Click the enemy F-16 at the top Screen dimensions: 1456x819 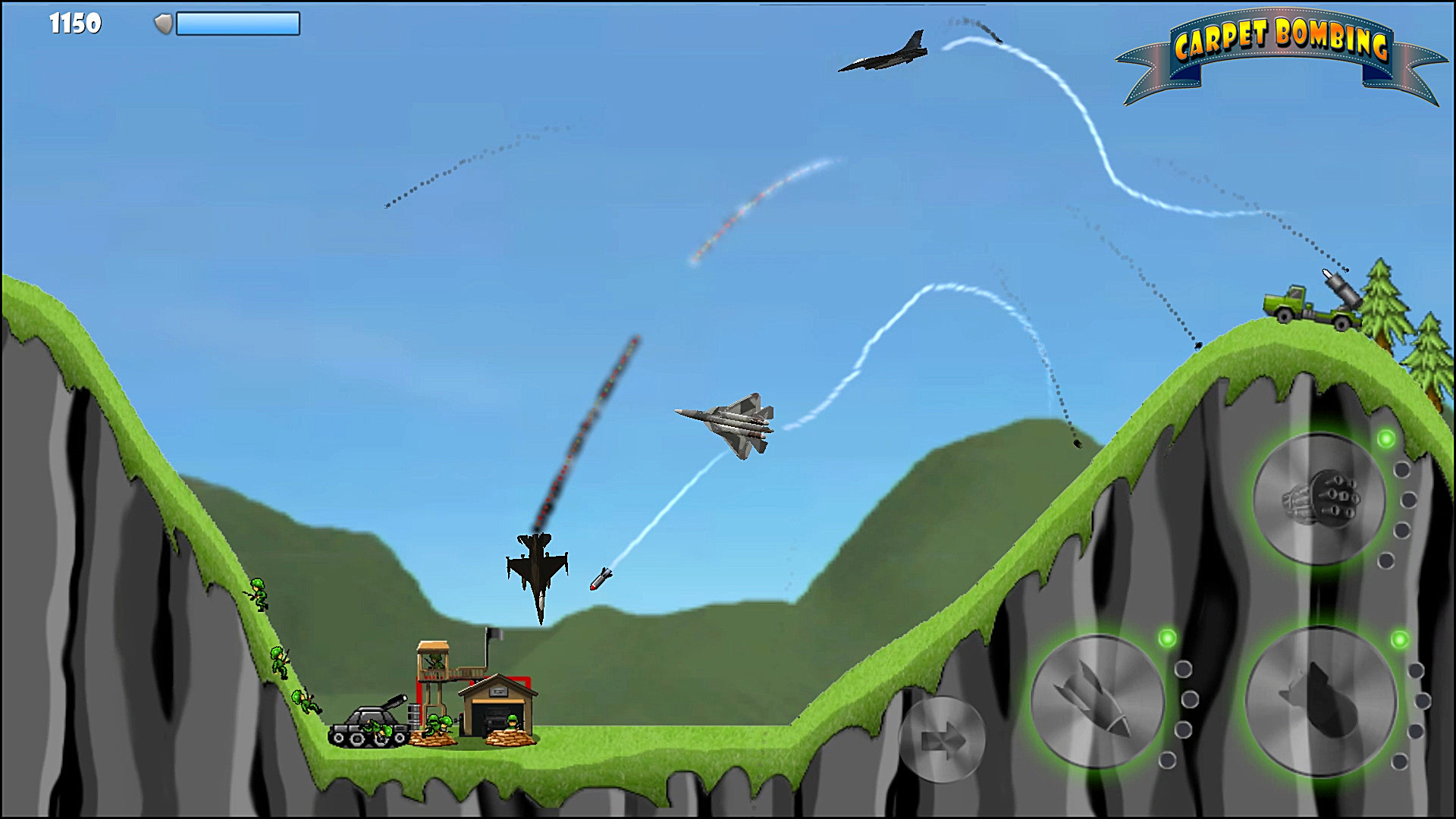pyautogui.click(x=883, y=53)
